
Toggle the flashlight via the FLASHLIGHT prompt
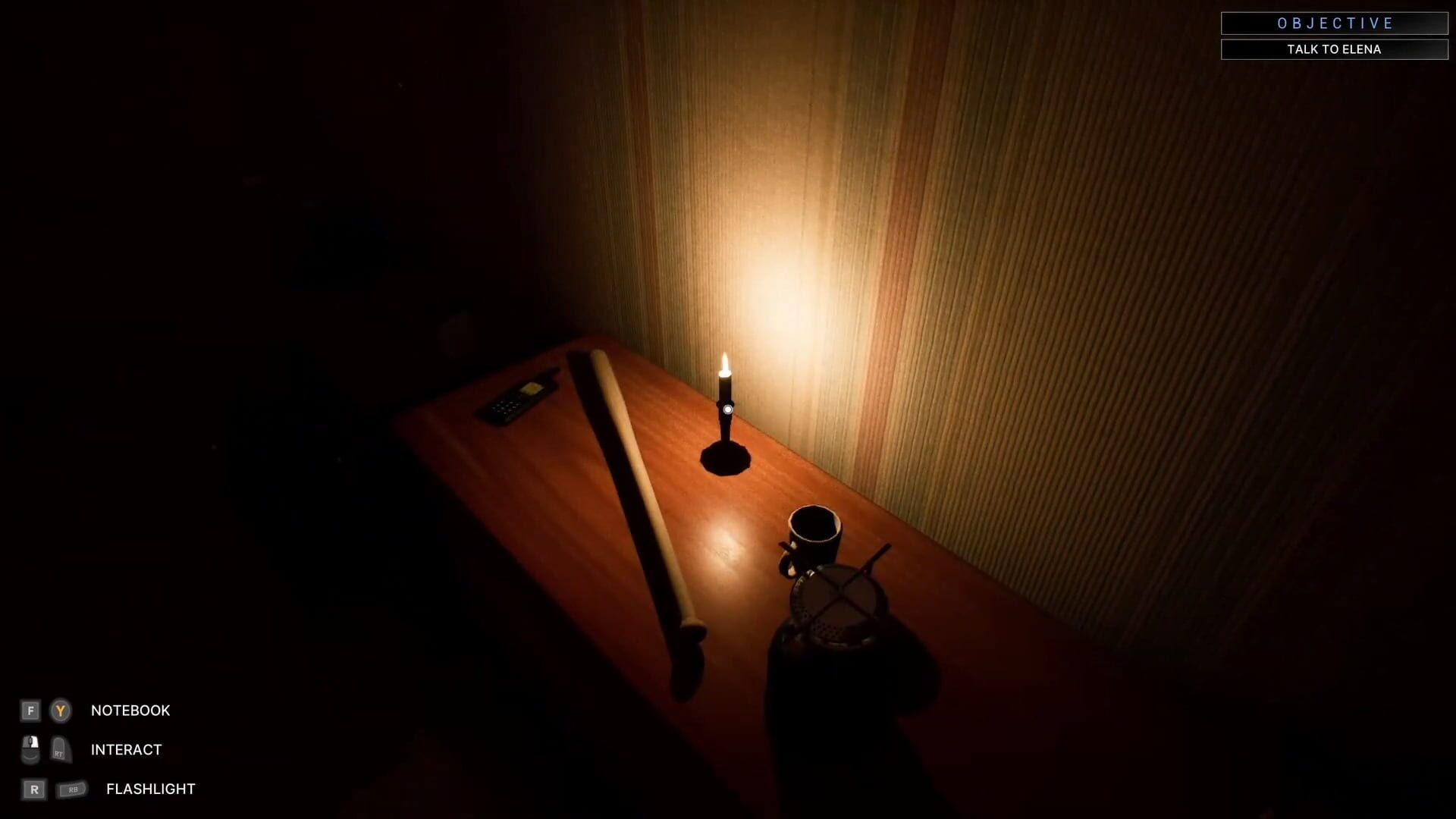click(x=149, y=789)
